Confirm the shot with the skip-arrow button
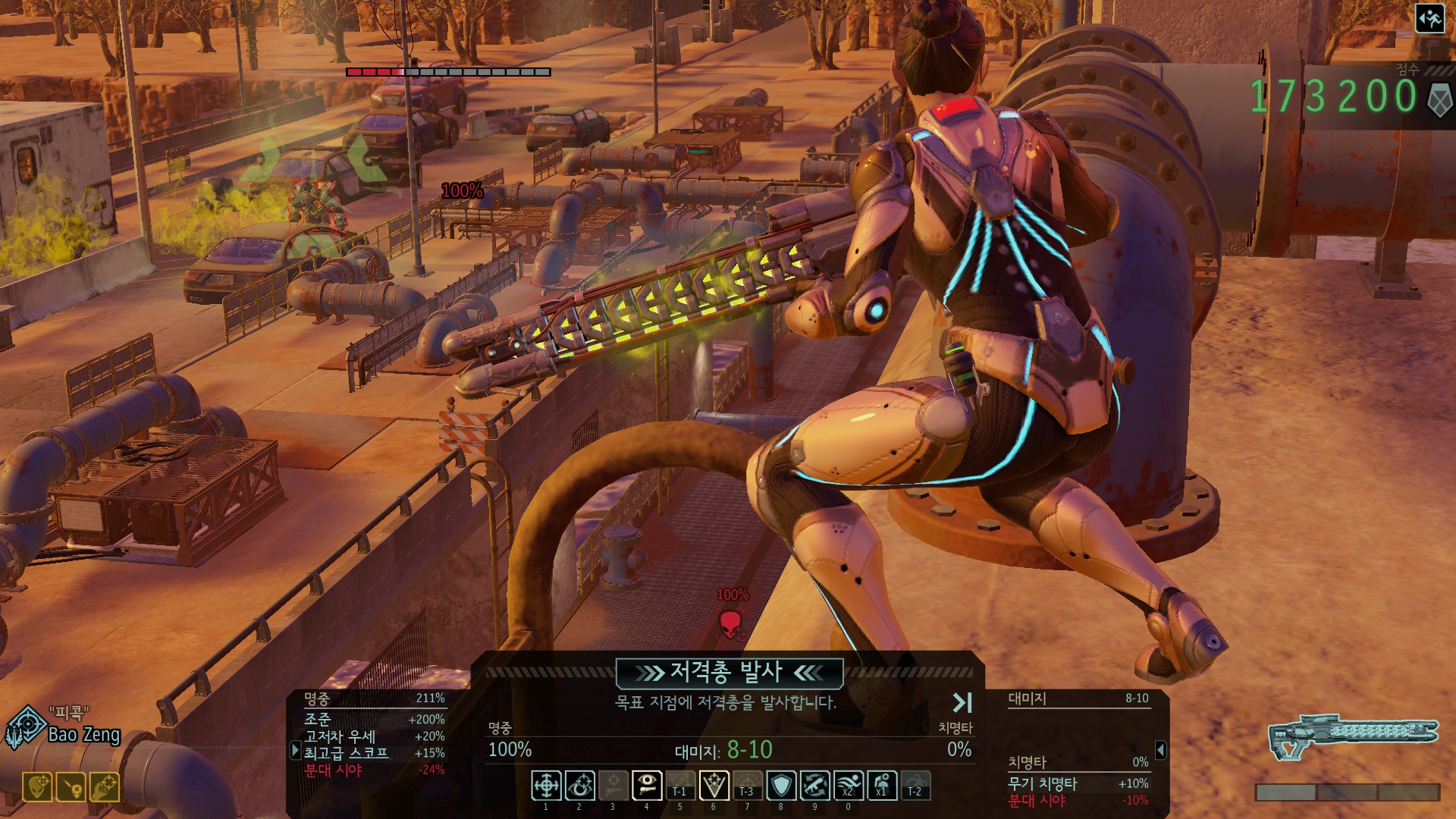1456x819 pixels. [962, 703]
